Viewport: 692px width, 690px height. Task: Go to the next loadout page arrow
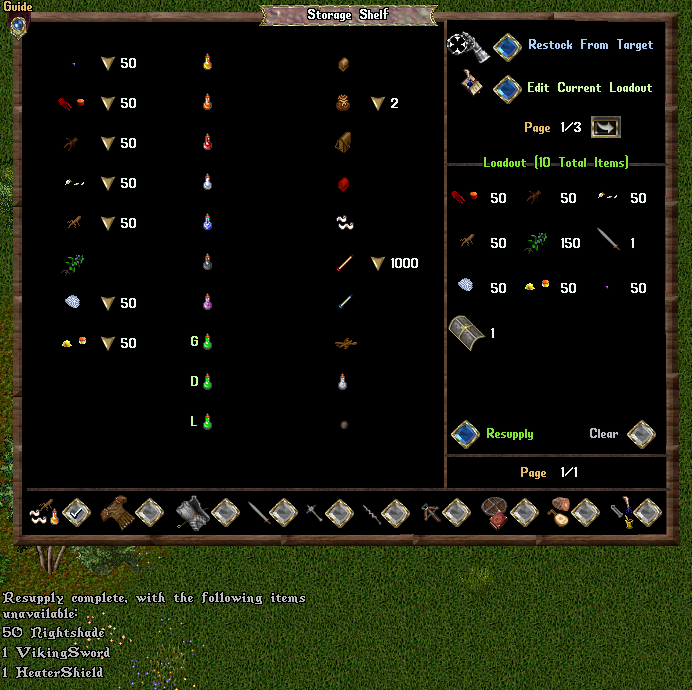(606, 128)
